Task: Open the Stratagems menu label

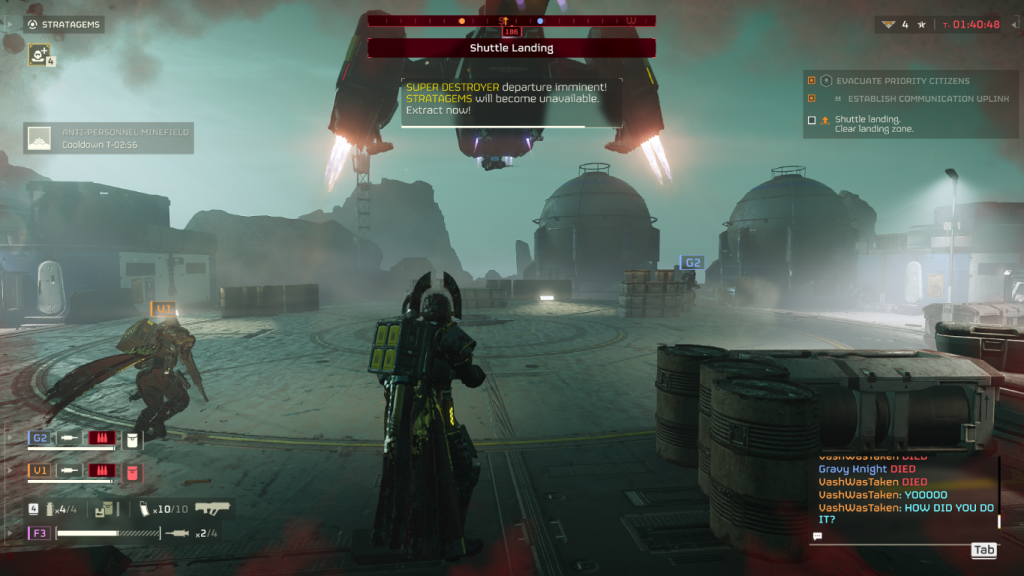Action: point(64,24)
